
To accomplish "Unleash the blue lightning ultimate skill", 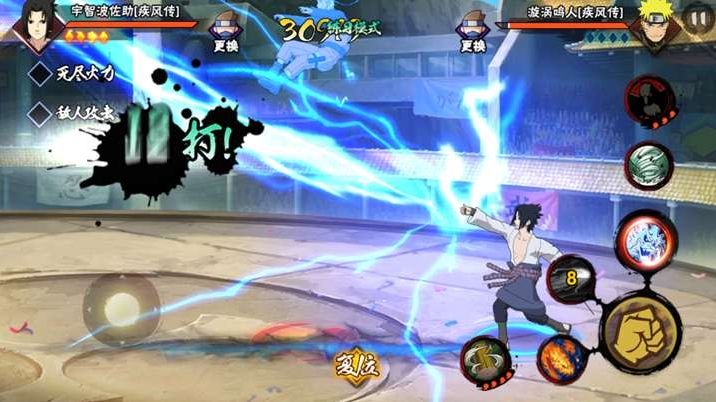I will click(640, 240).
